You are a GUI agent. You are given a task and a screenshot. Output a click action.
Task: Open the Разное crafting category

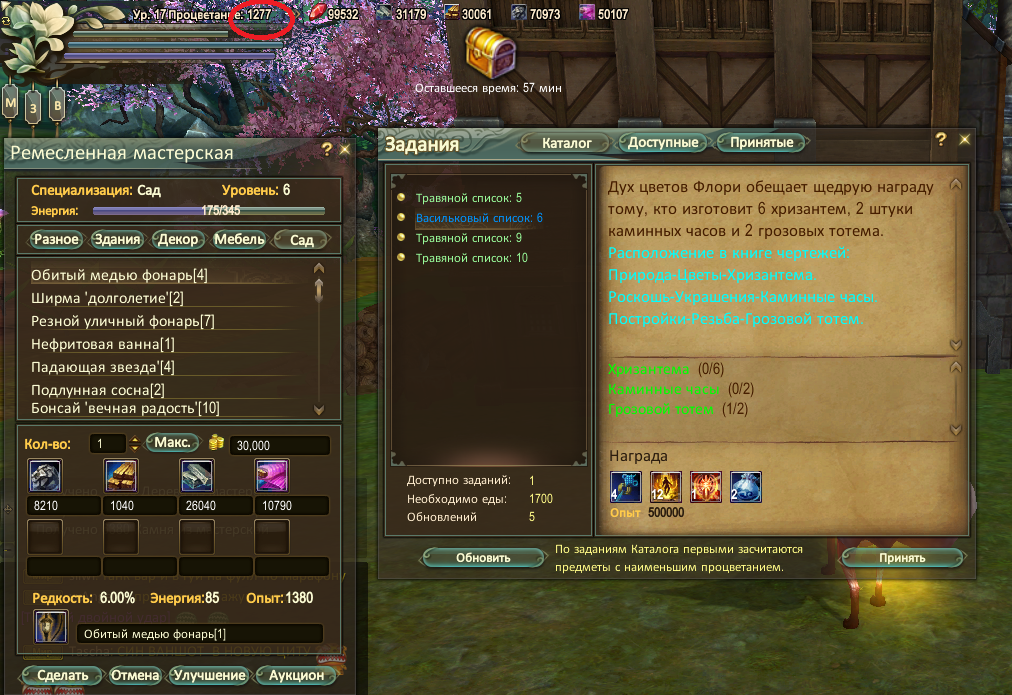coord(56,240)
